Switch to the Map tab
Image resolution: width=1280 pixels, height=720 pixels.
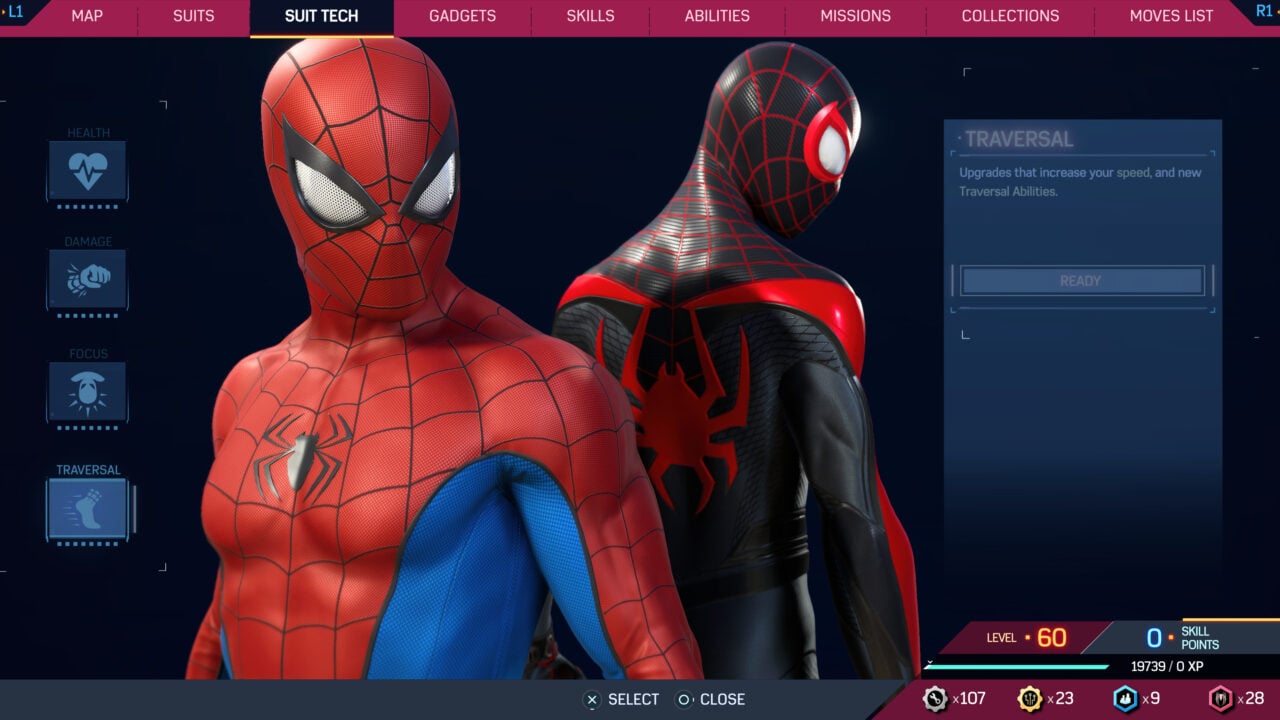coord(87,16)
